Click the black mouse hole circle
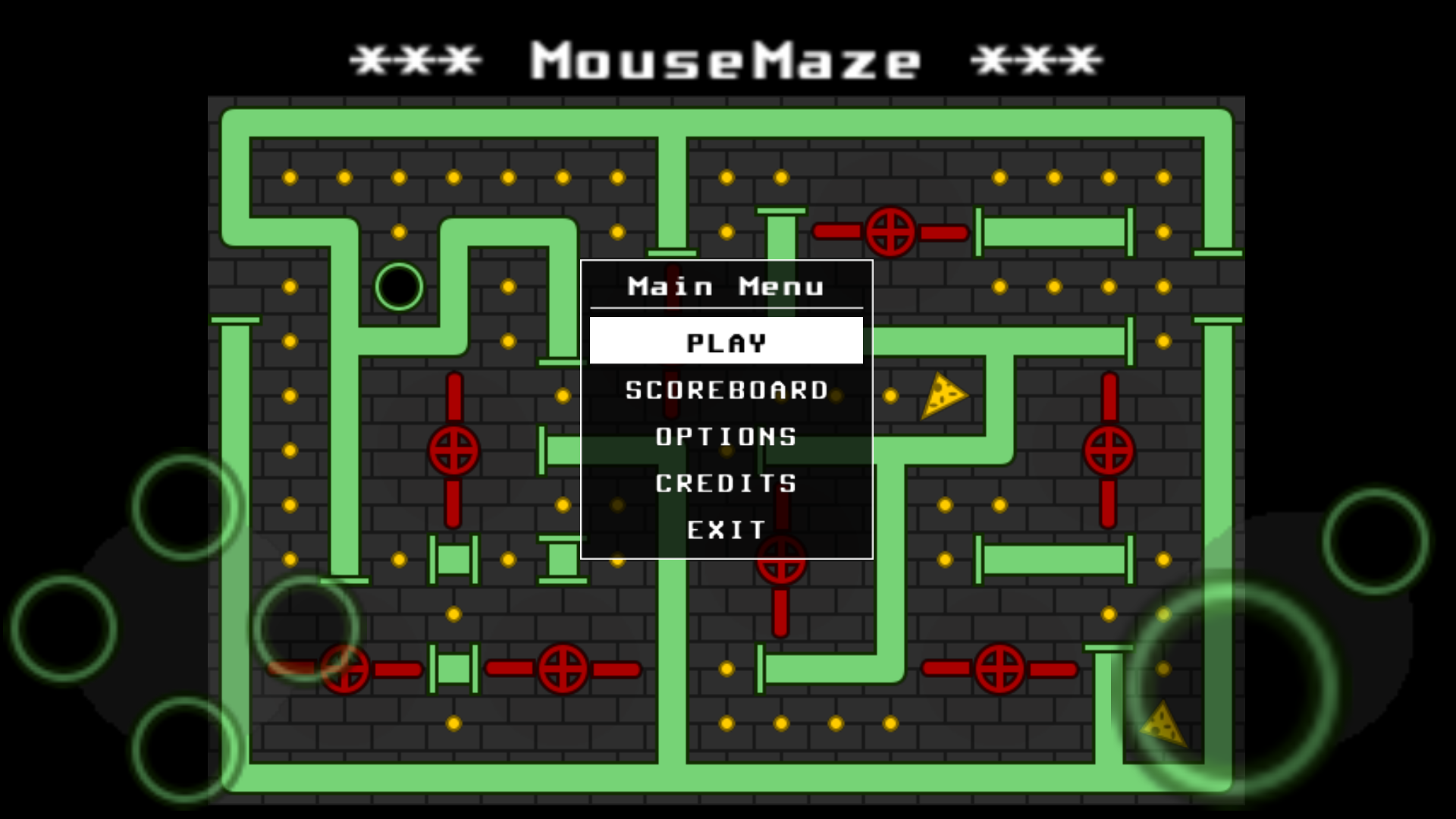The image size is (1456, 819). [x=399, y=286]
